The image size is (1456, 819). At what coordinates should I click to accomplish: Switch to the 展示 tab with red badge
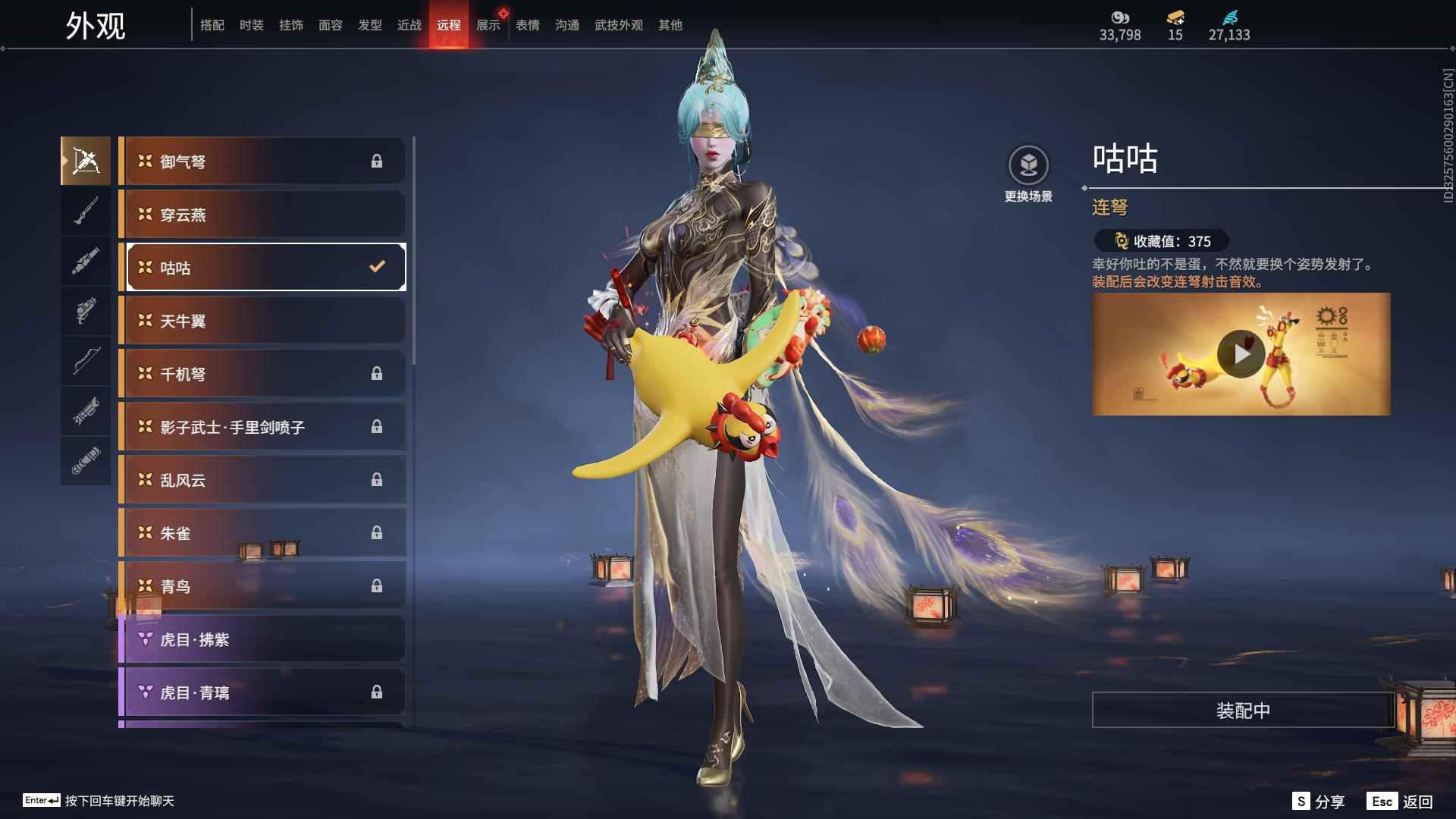tap(488, 24)
